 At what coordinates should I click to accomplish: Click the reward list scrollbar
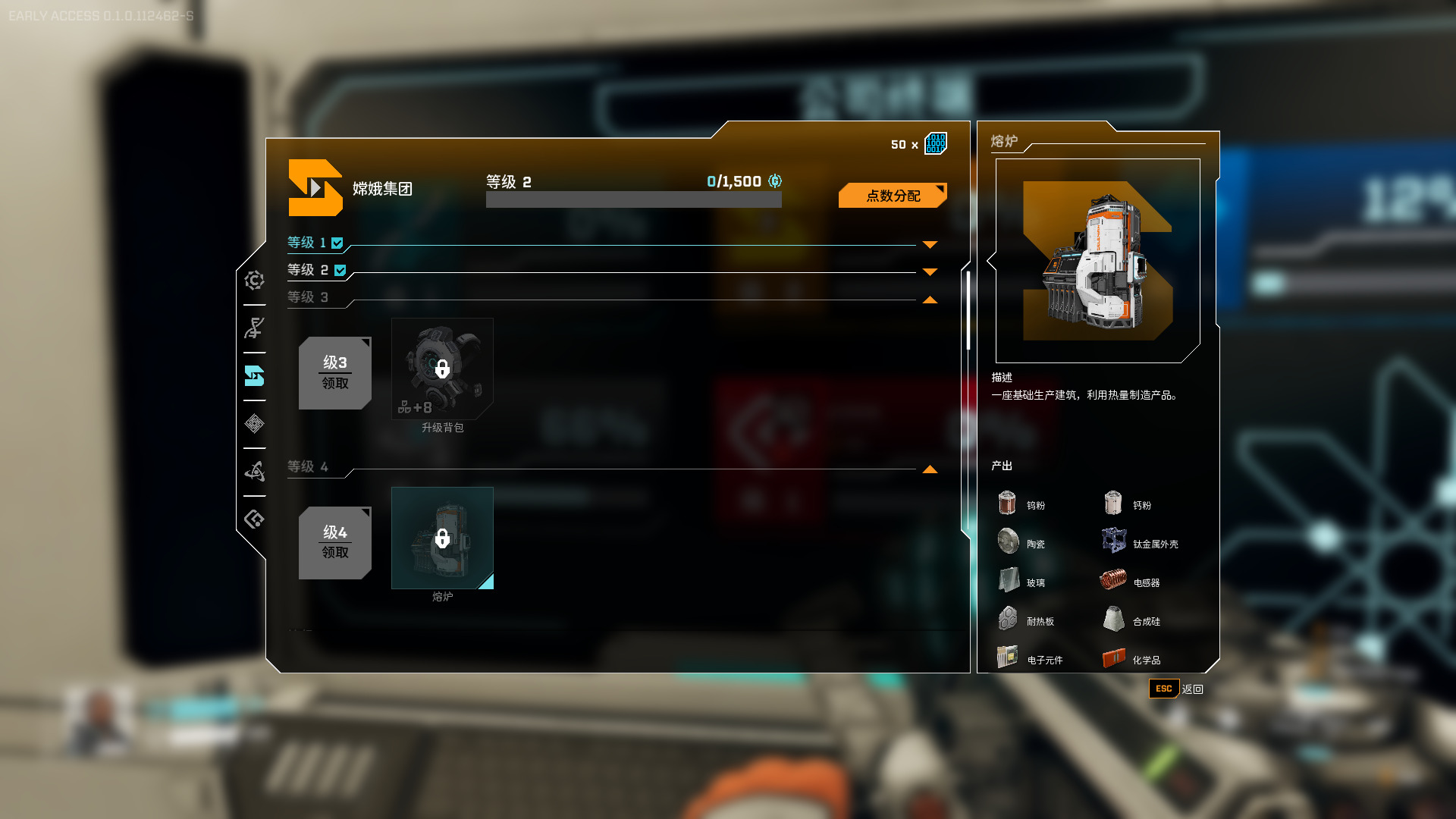click(x=968, y=311)
